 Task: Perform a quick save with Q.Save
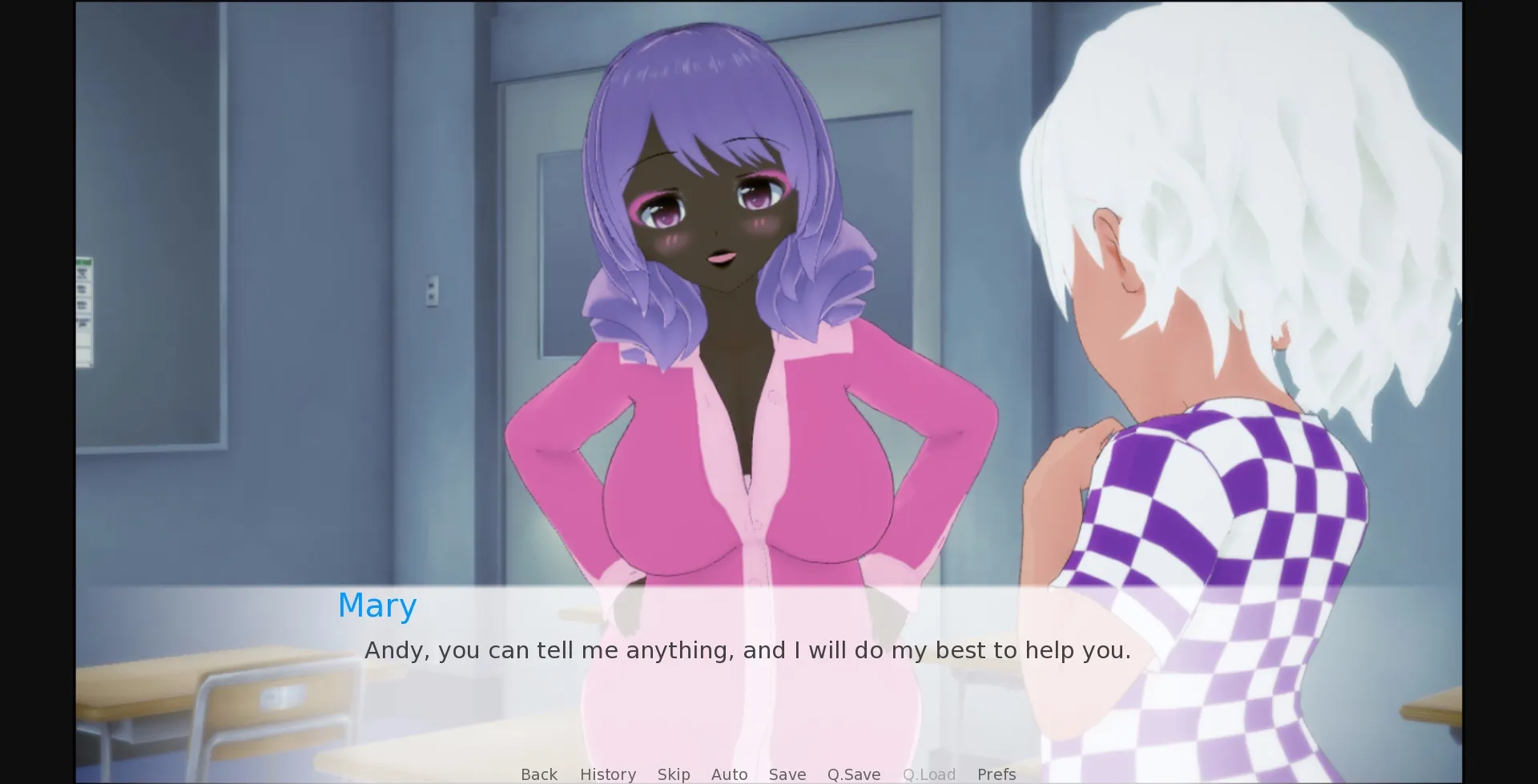coord(853,774)
